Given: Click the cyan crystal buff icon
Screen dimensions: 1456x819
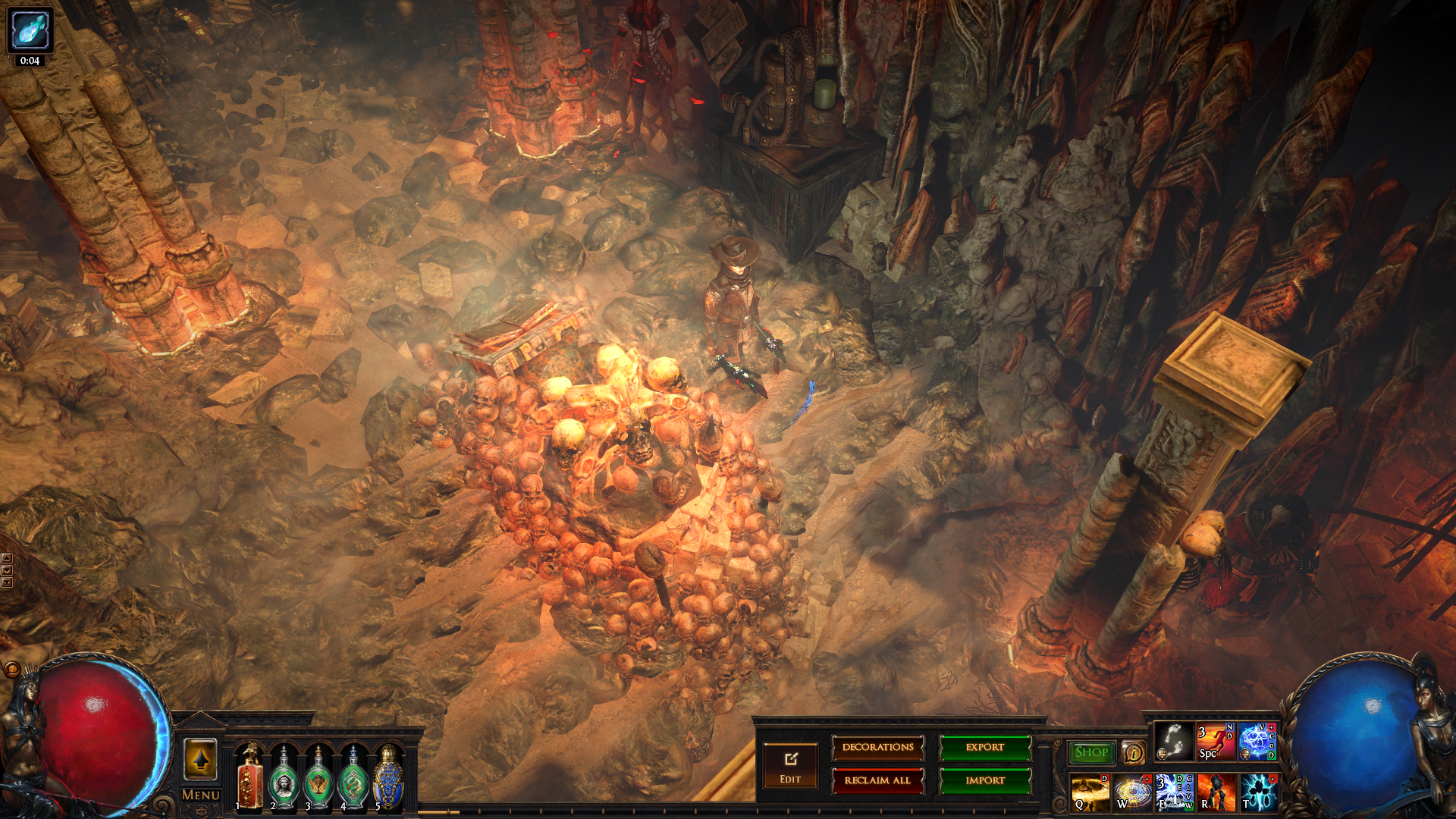Looking at the screenshot, I should coord(30,30).
